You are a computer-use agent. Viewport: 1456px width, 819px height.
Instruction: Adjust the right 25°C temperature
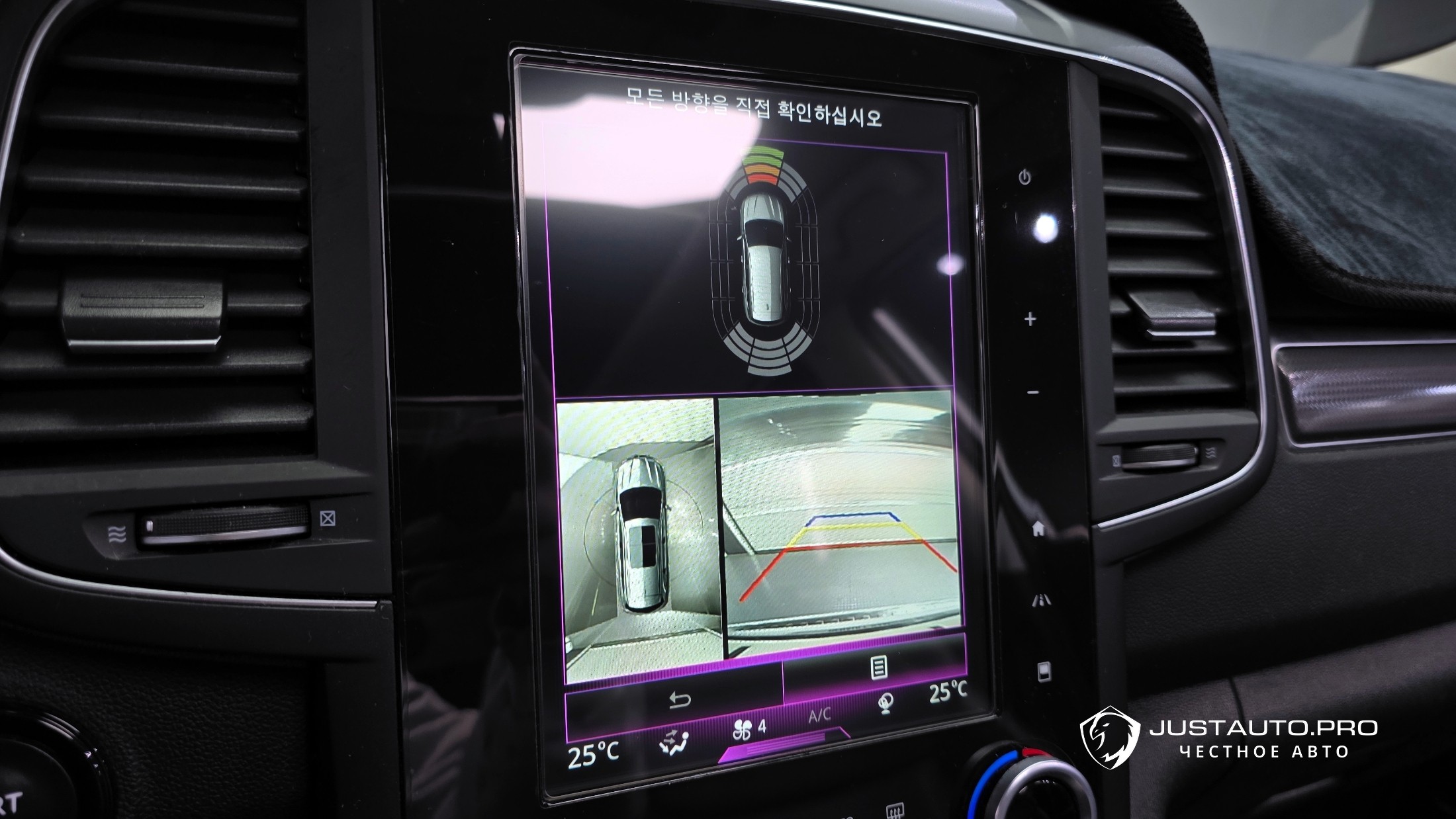(948, 692)
